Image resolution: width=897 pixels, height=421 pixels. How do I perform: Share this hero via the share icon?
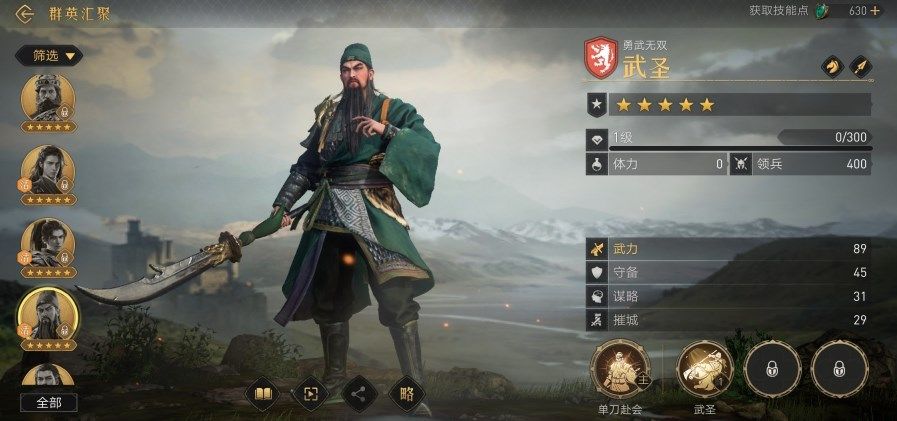click(x=358, y=394)
